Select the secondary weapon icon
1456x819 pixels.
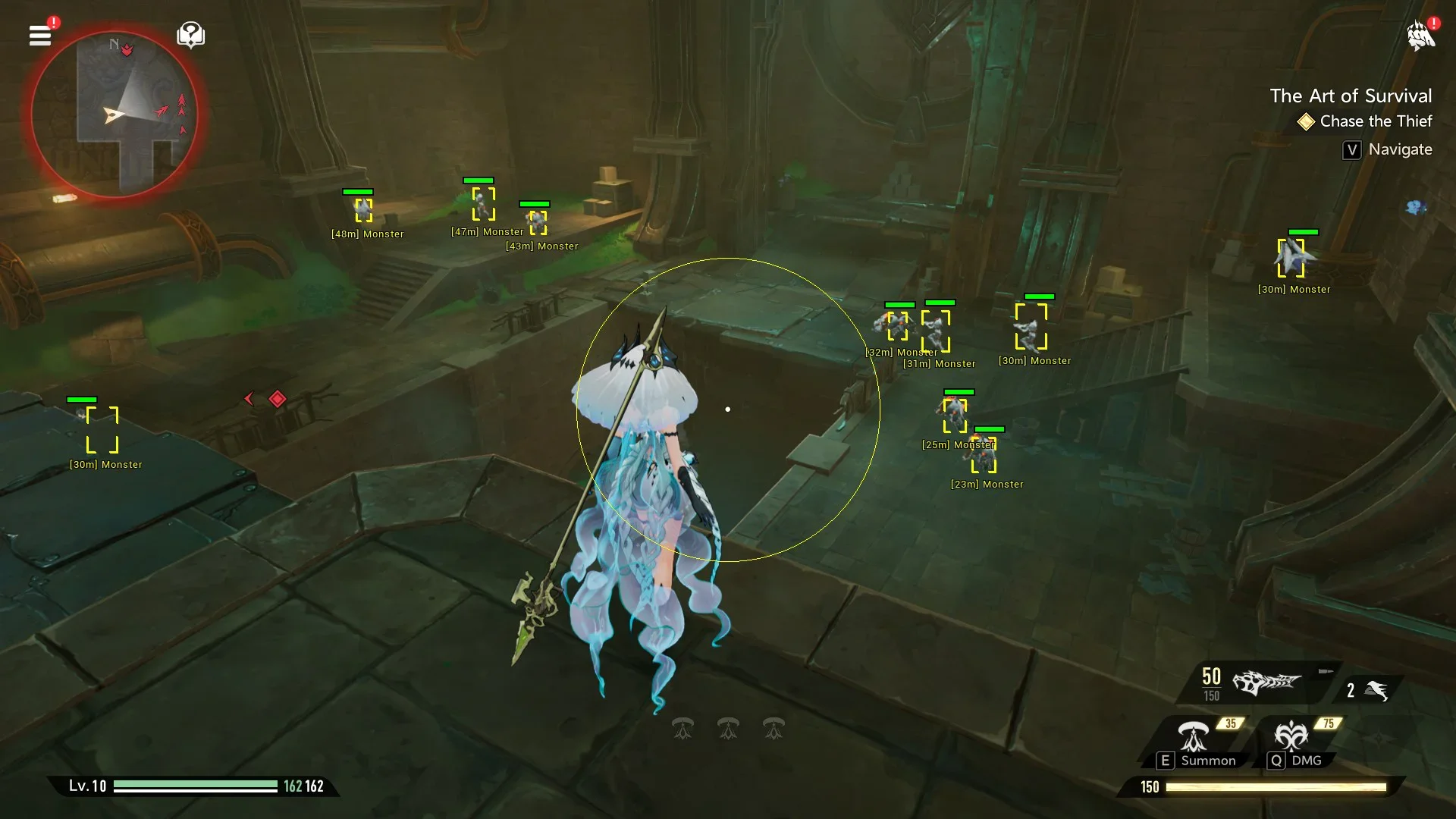pos(1376,690)
